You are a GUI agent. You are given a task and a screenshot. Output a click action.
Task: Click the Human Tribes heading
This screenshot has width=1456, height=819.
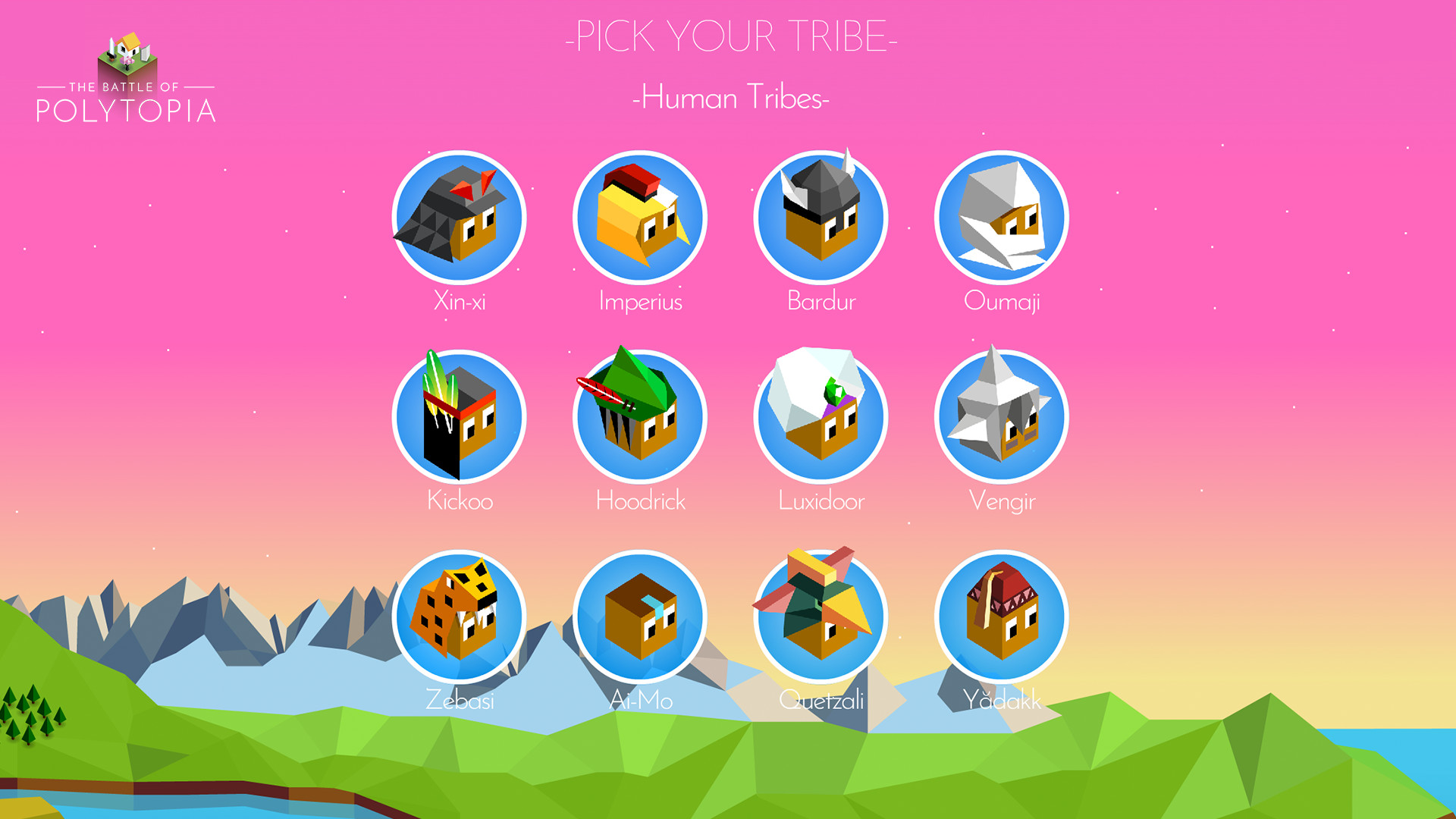pyautogui.click(x=730, y=97)
